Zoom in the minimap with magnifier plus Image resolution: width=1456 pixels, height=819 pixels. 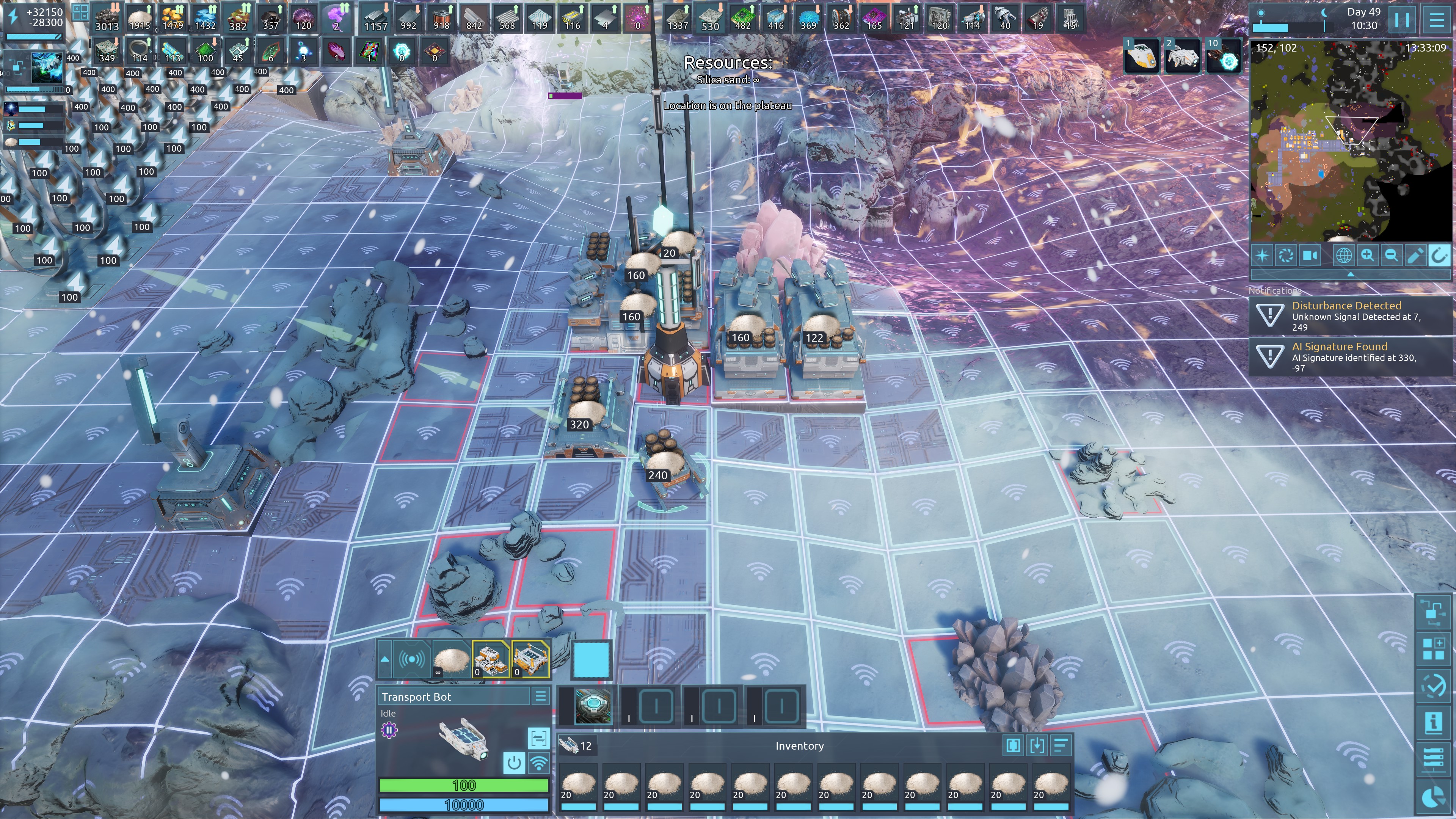click(1367, 256)
